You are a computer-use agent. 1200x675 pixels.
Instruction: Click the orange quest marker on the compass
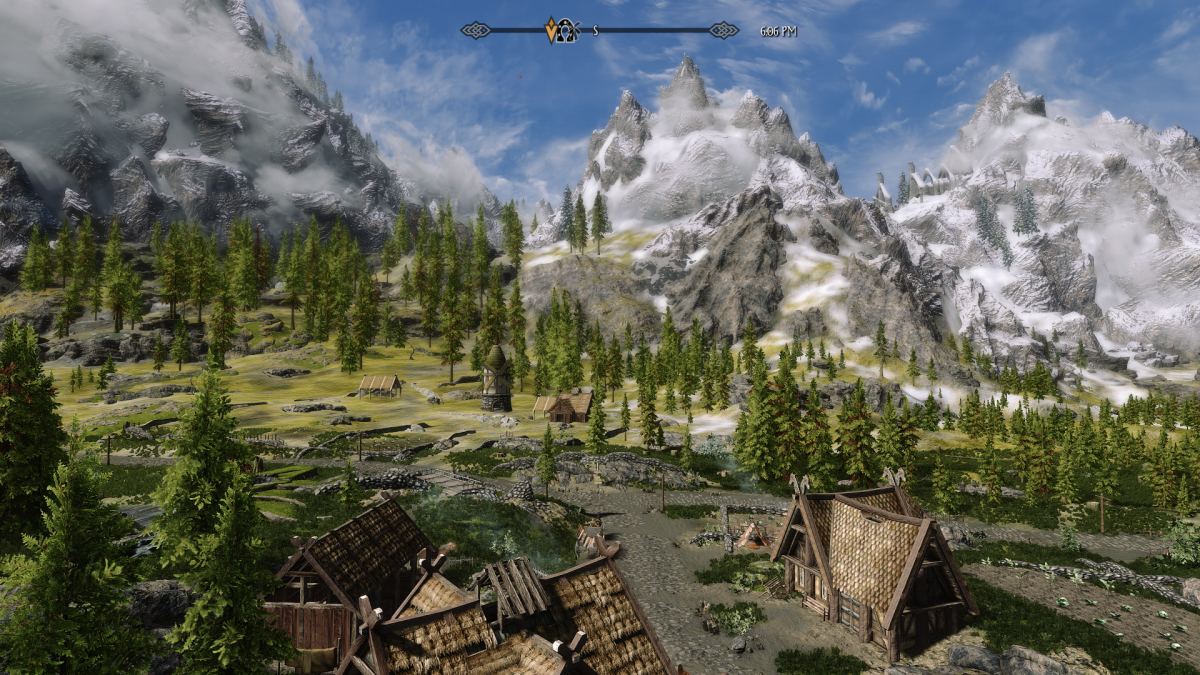551,30
